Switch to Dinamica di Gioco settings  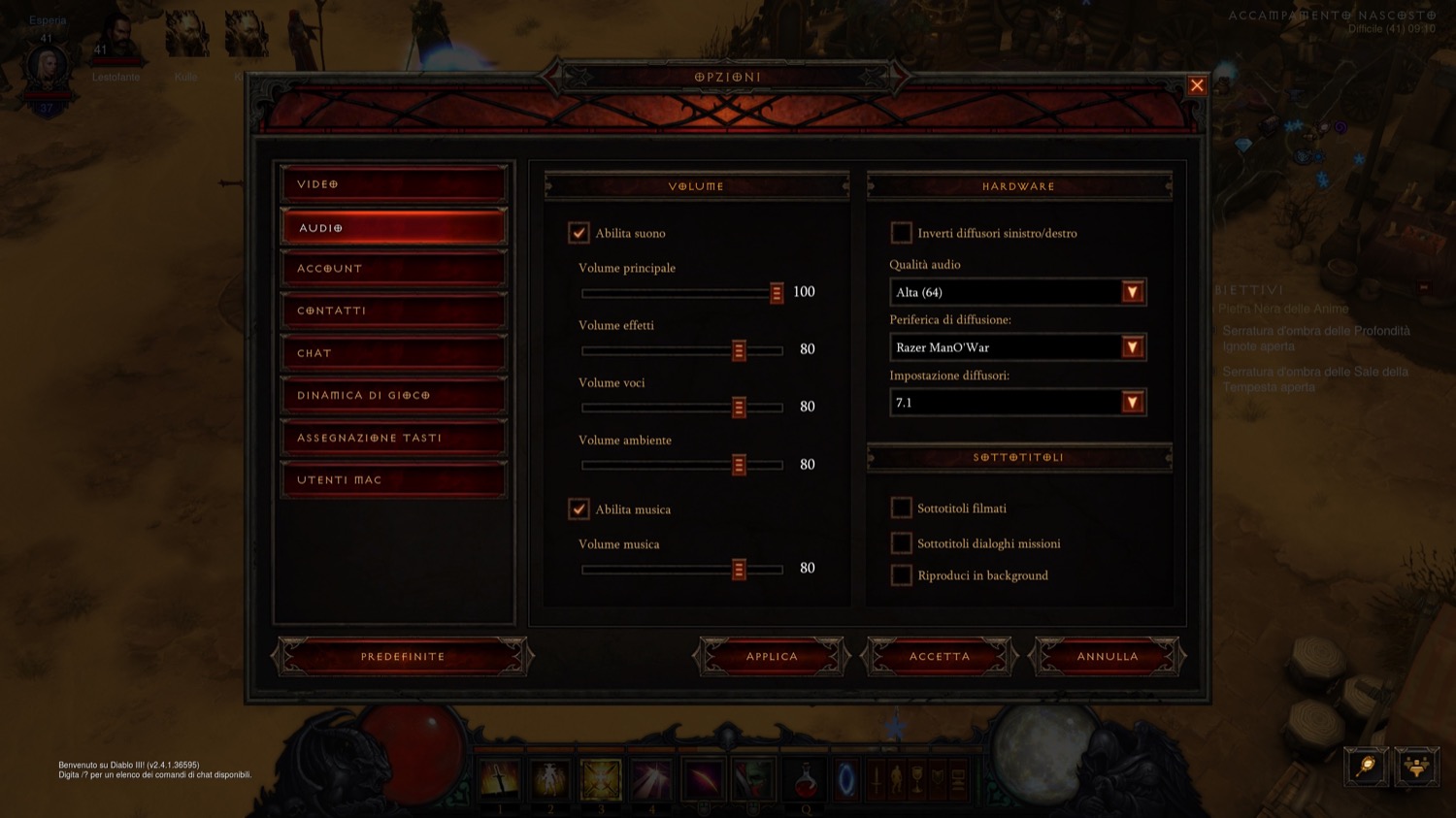coord(393,396)
